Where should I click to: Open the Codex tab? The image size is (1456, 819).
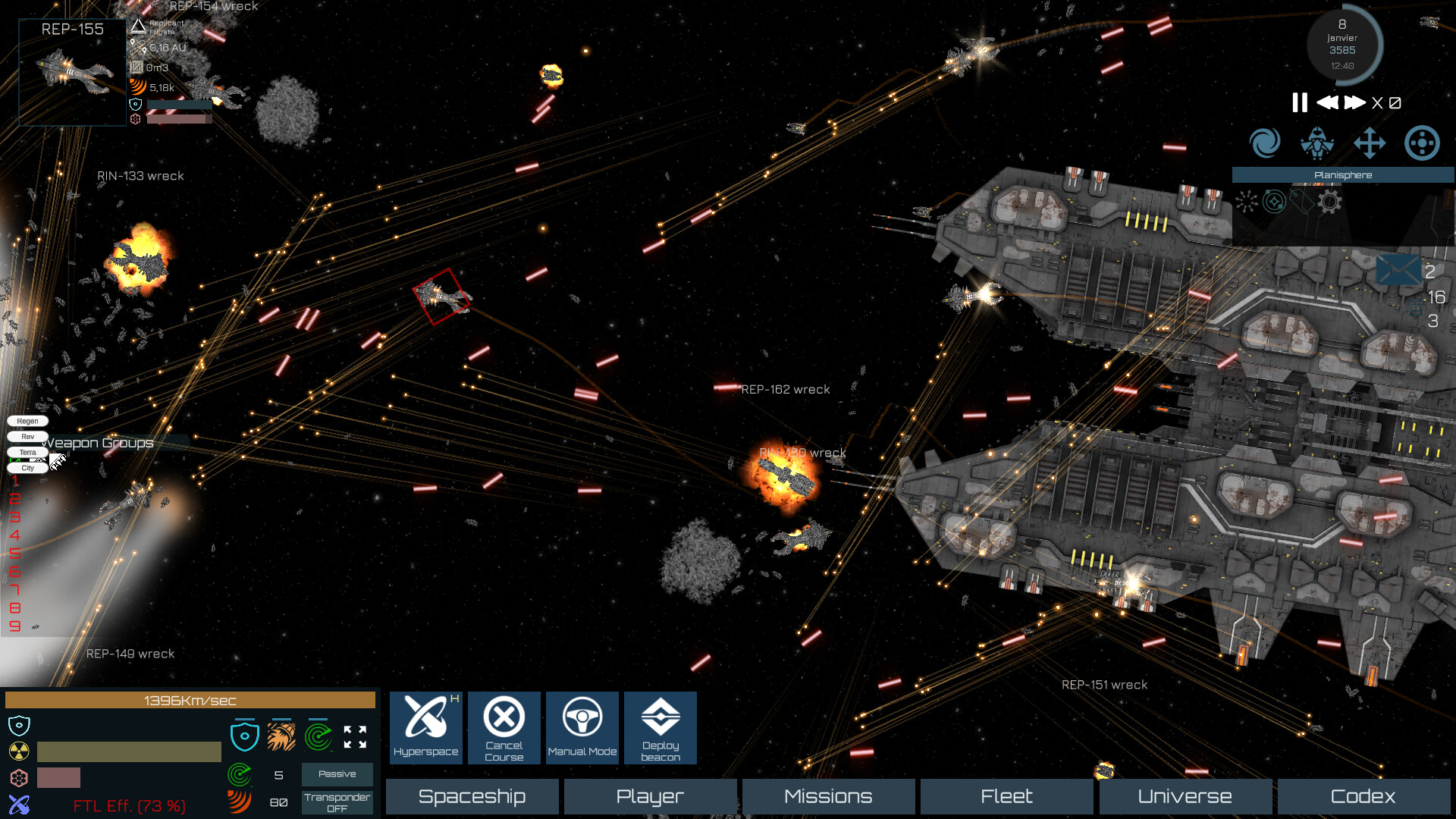1363,796
